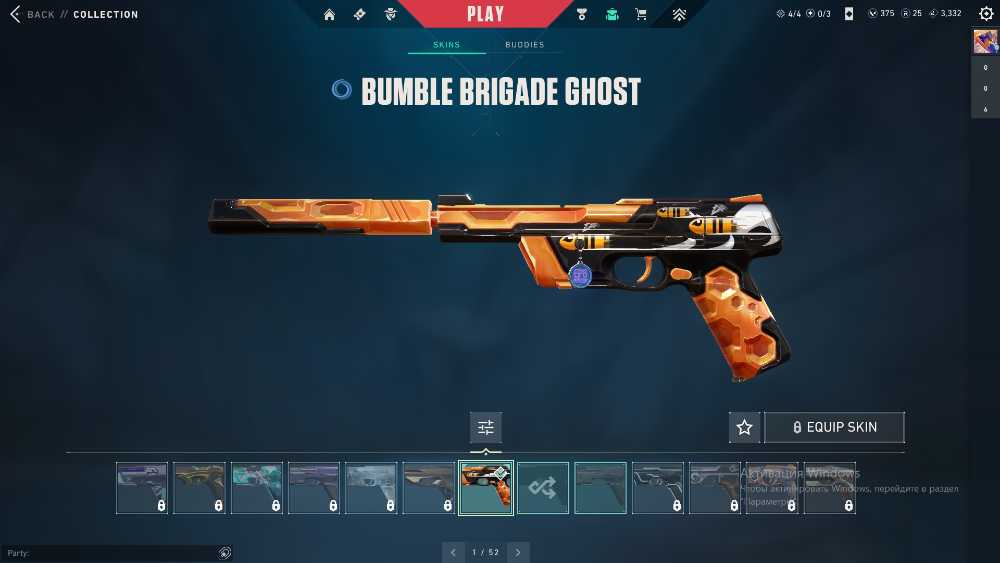This screenshot has height=563, width=1000.
Task: Open the triple chevron icon in top bar
Action: click(679, 14)
